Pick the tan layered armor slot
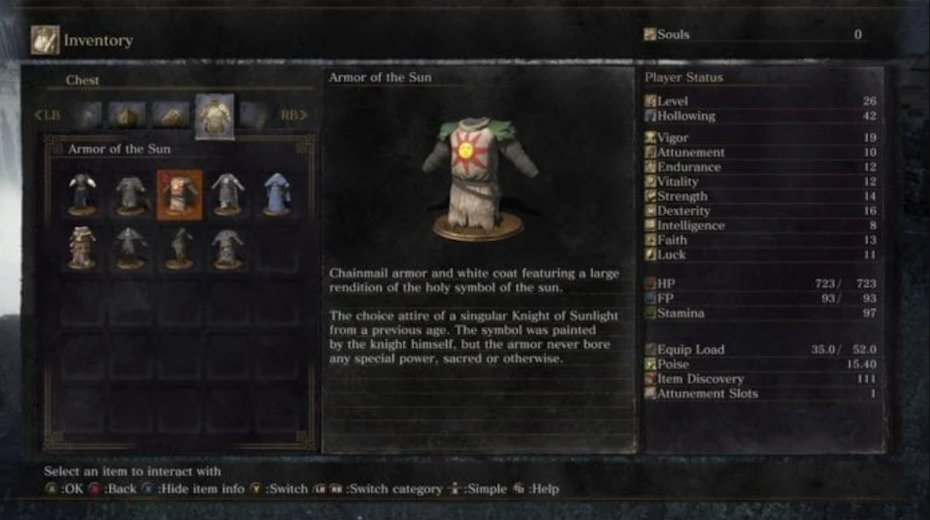The width and height of the screenshot is (930, 520). click(82, 247)
